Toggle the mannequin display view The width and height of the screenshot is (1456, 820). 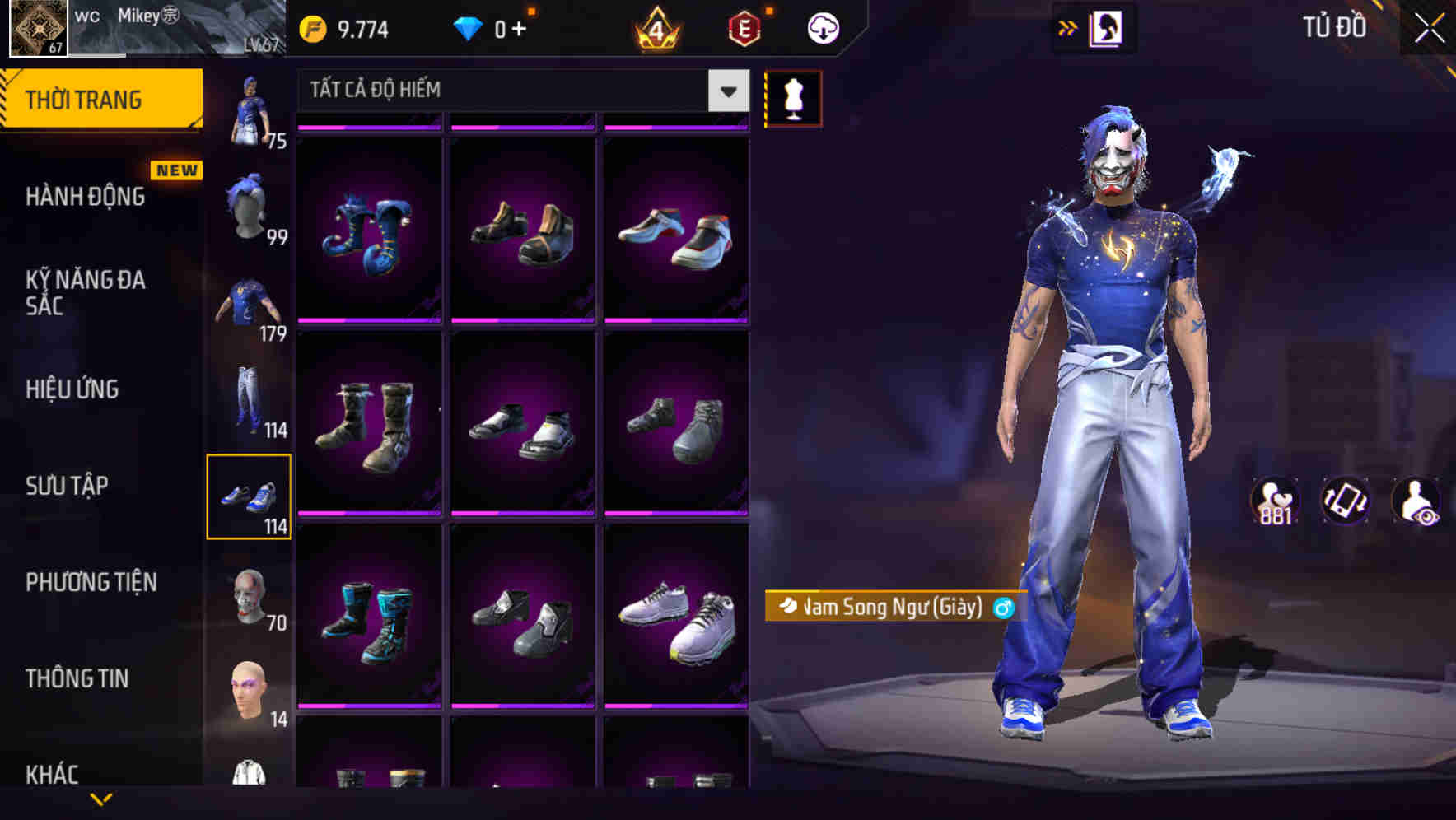click(793, 97)
